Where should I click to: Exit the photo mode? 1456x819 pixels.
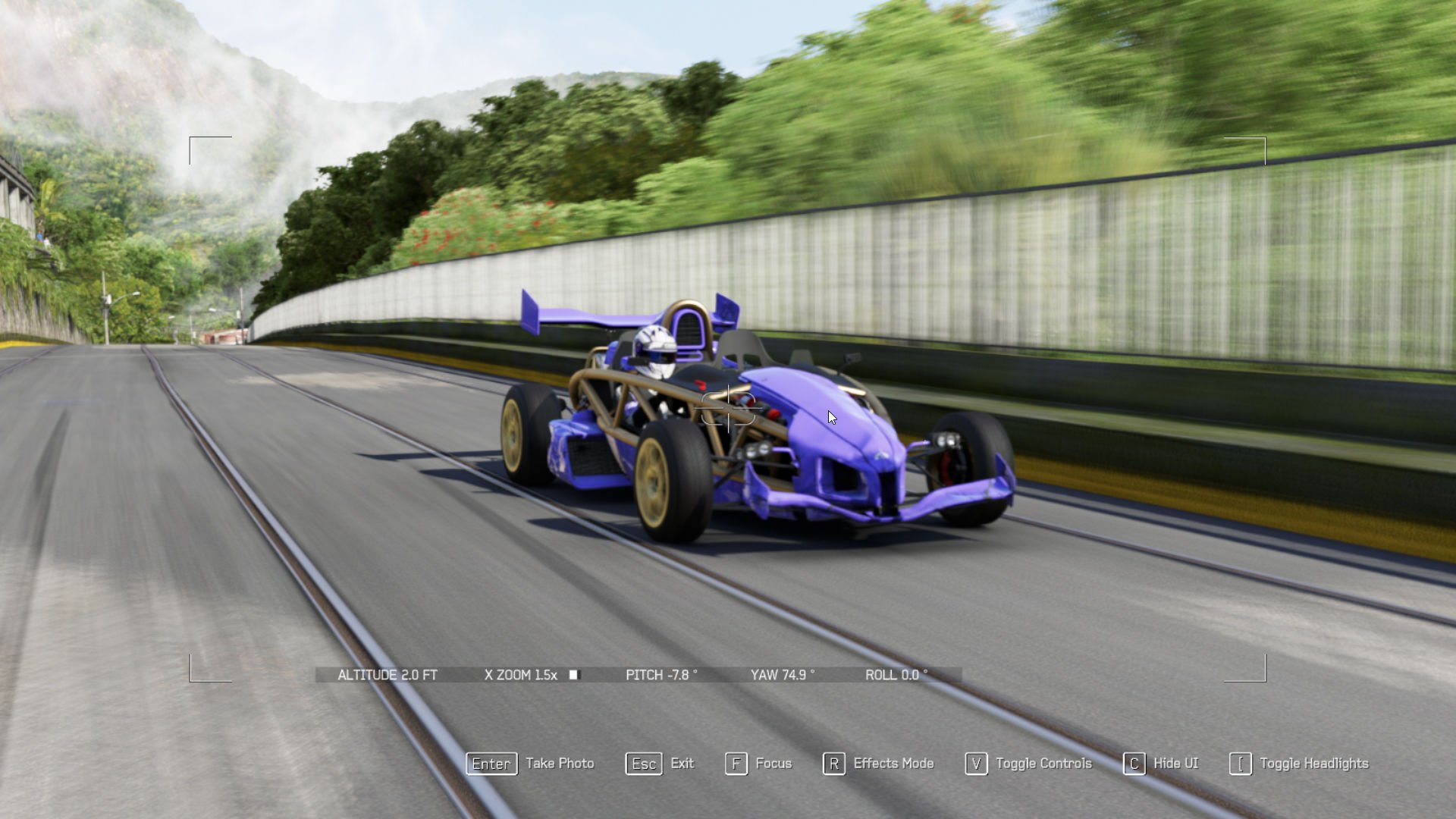pyautogui.click(x=682, y=764)
